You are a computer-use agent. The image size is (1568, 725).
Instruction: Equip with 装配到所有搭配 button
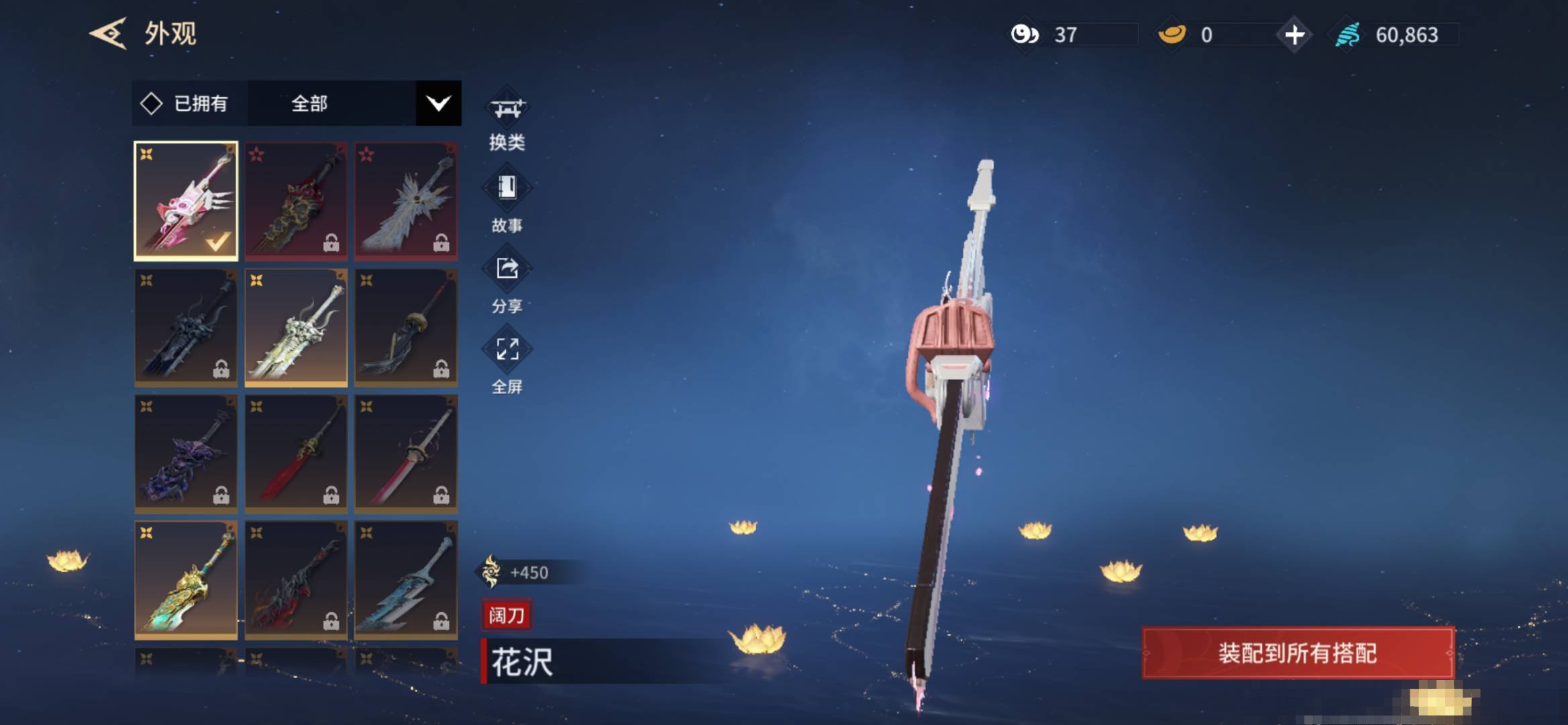1298,652
